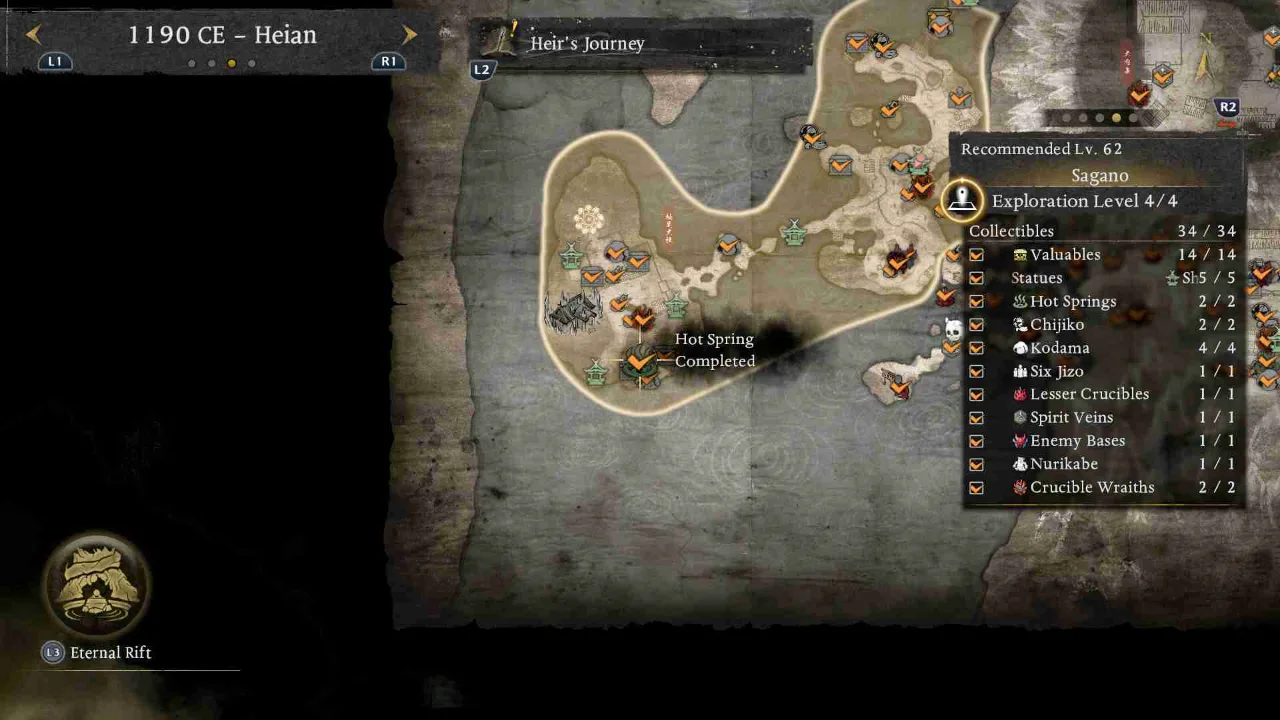The image size is (1280, 720).
Task: Toggle the Kodama collectible checkbox
Action: tap(976, 348)
